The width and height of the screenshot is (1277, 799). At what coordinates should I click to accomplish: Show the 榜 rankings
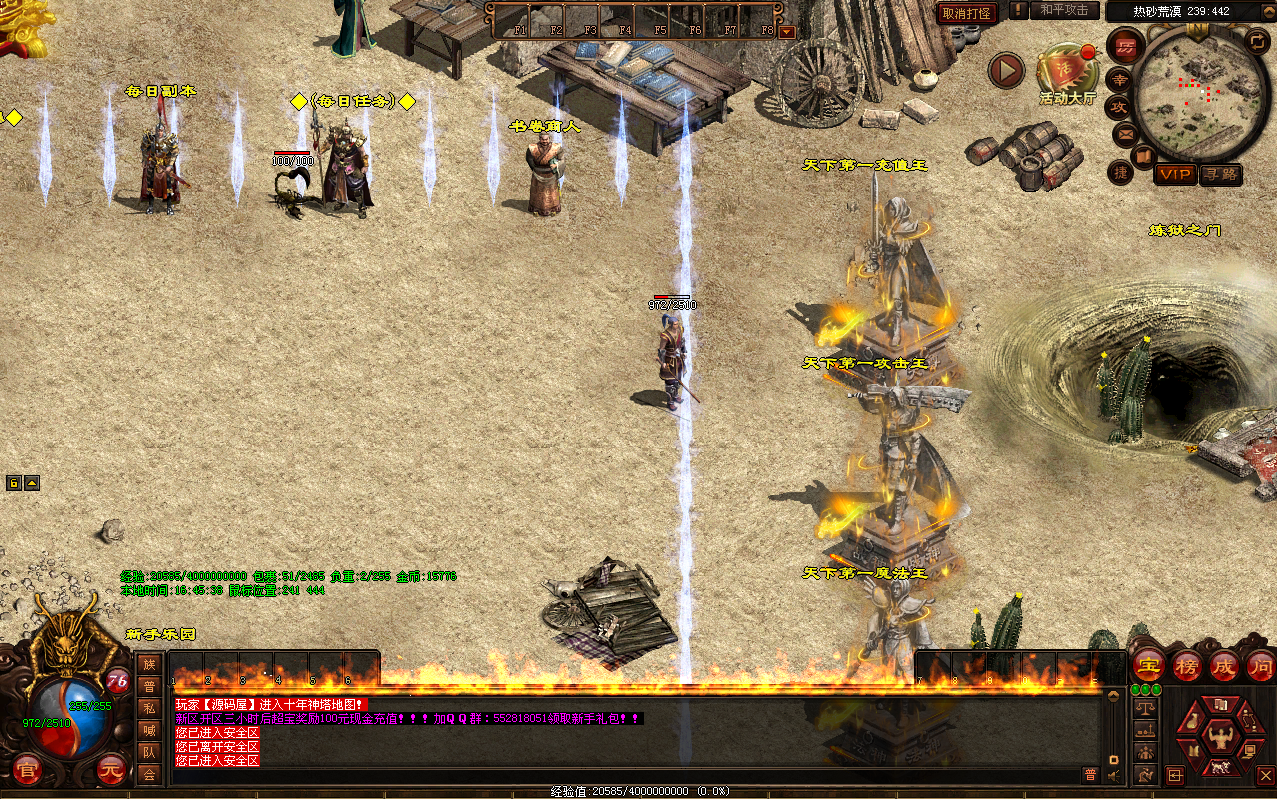pyautogui.click(x=1186, y=665)
